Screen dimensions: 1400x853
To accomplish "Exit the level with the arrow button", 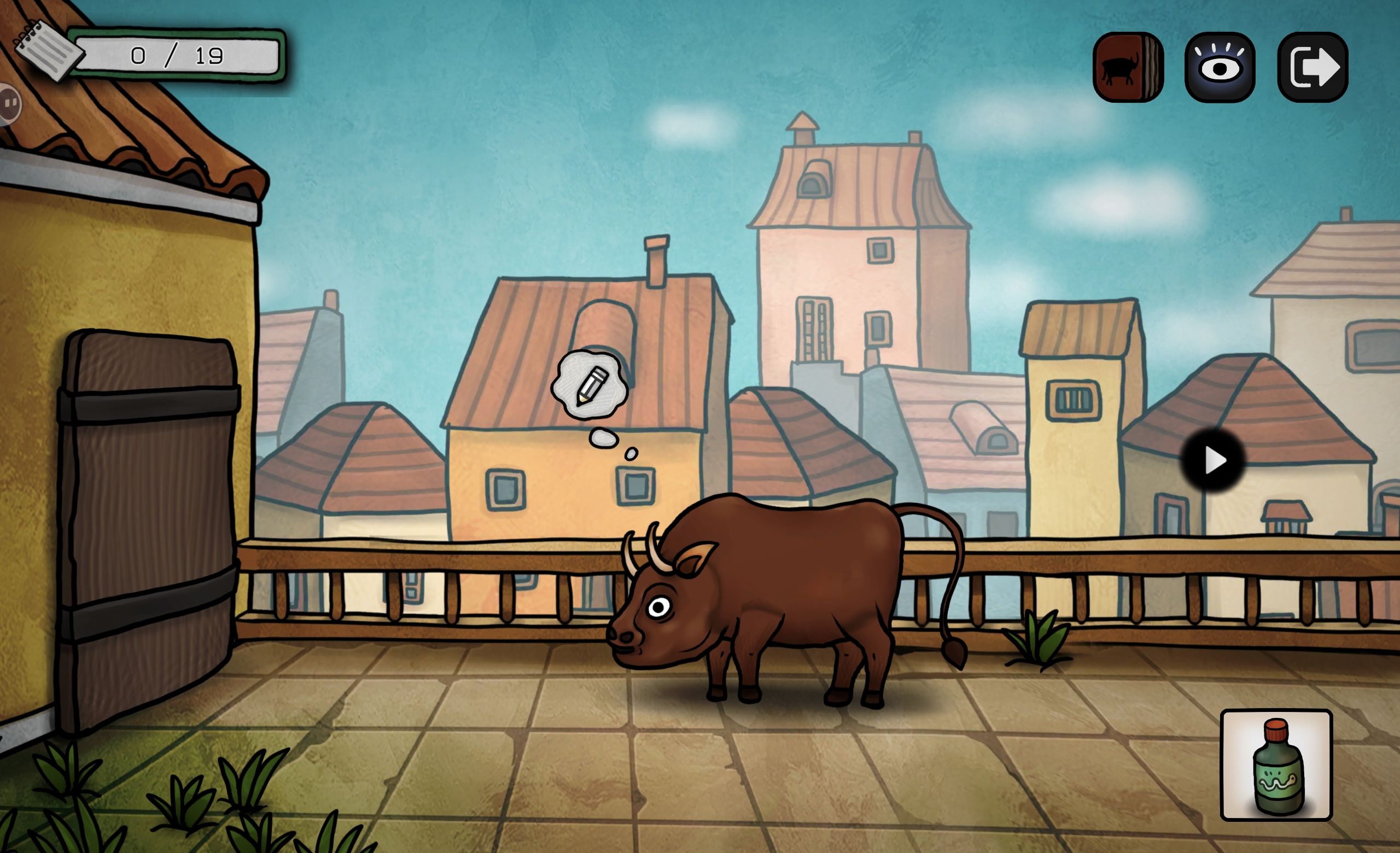I will pos(1312,68).
